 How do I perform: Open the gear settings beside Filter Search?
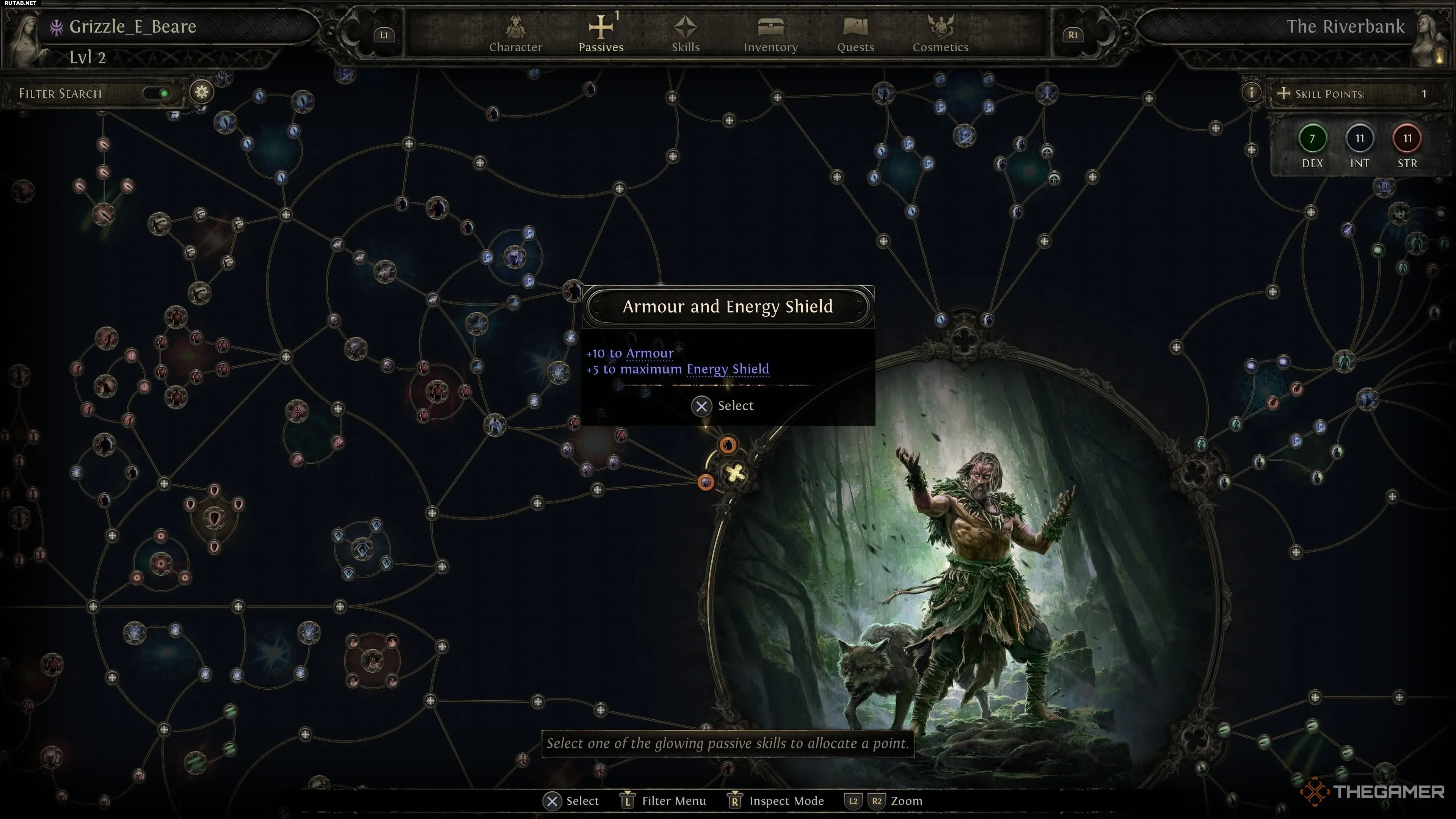click(x=202, y=92)
